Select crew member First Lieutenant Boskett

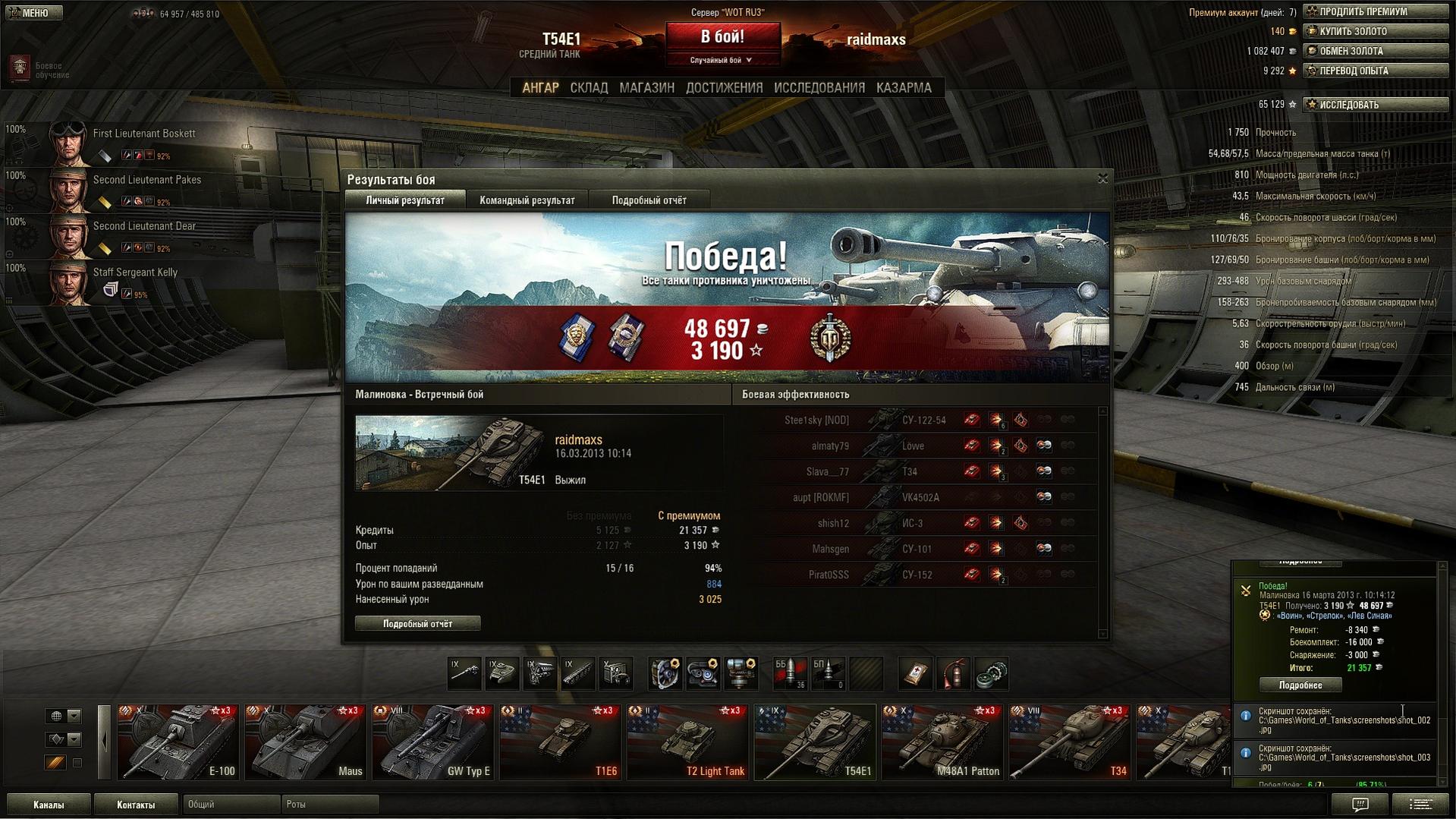(x=143, y=134)
